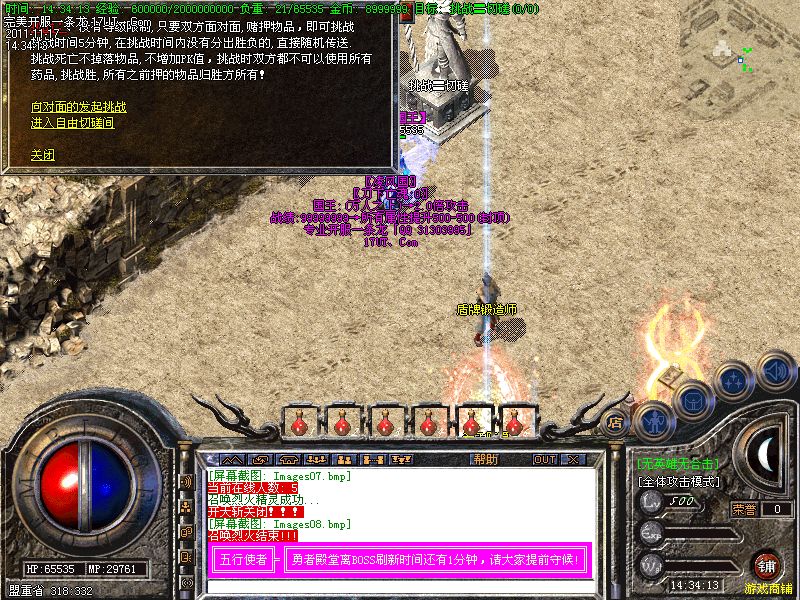Click the 帮助 help button on chat panel
Image resolution: width=800 pixels, height=600 pixels.
(x=485, y=459)
